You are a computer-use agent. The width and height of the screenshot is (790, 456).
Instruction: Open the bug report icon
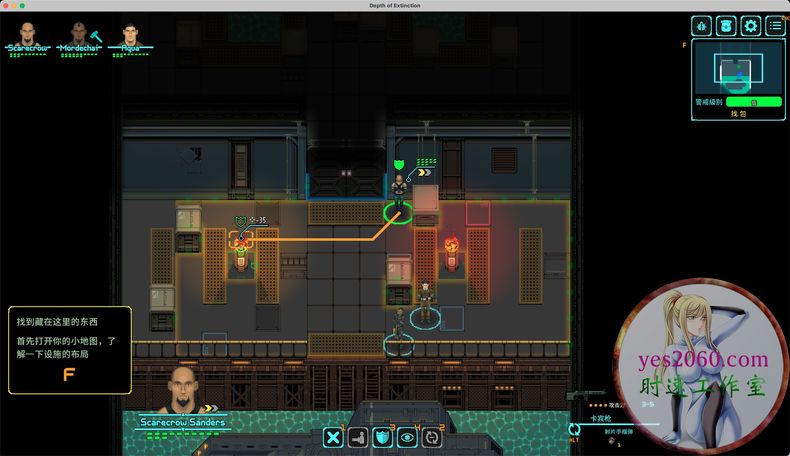click(702, 26)
